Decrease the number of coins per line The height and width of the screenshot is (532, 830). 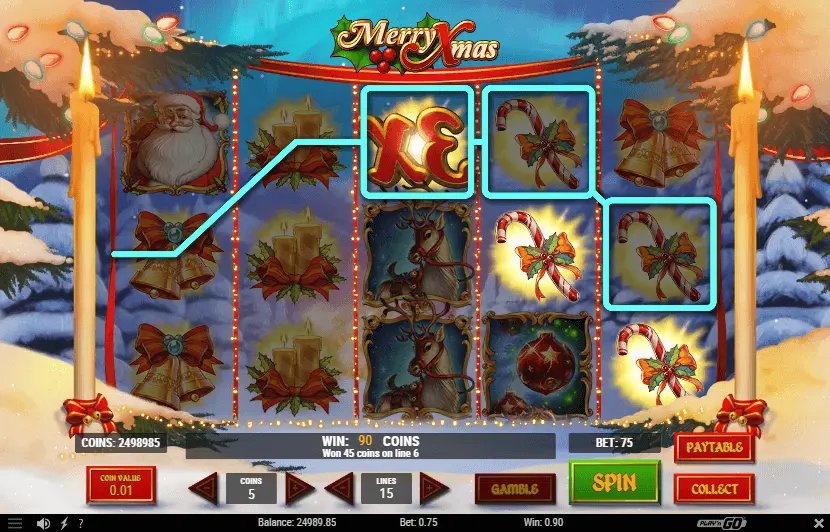[x=204, y=489]
